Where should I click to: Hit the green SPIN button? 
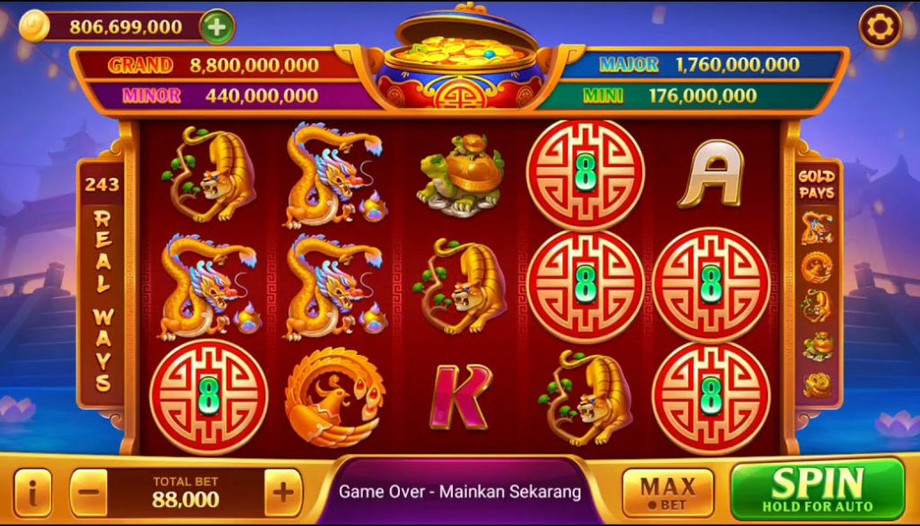coord(817,489)
